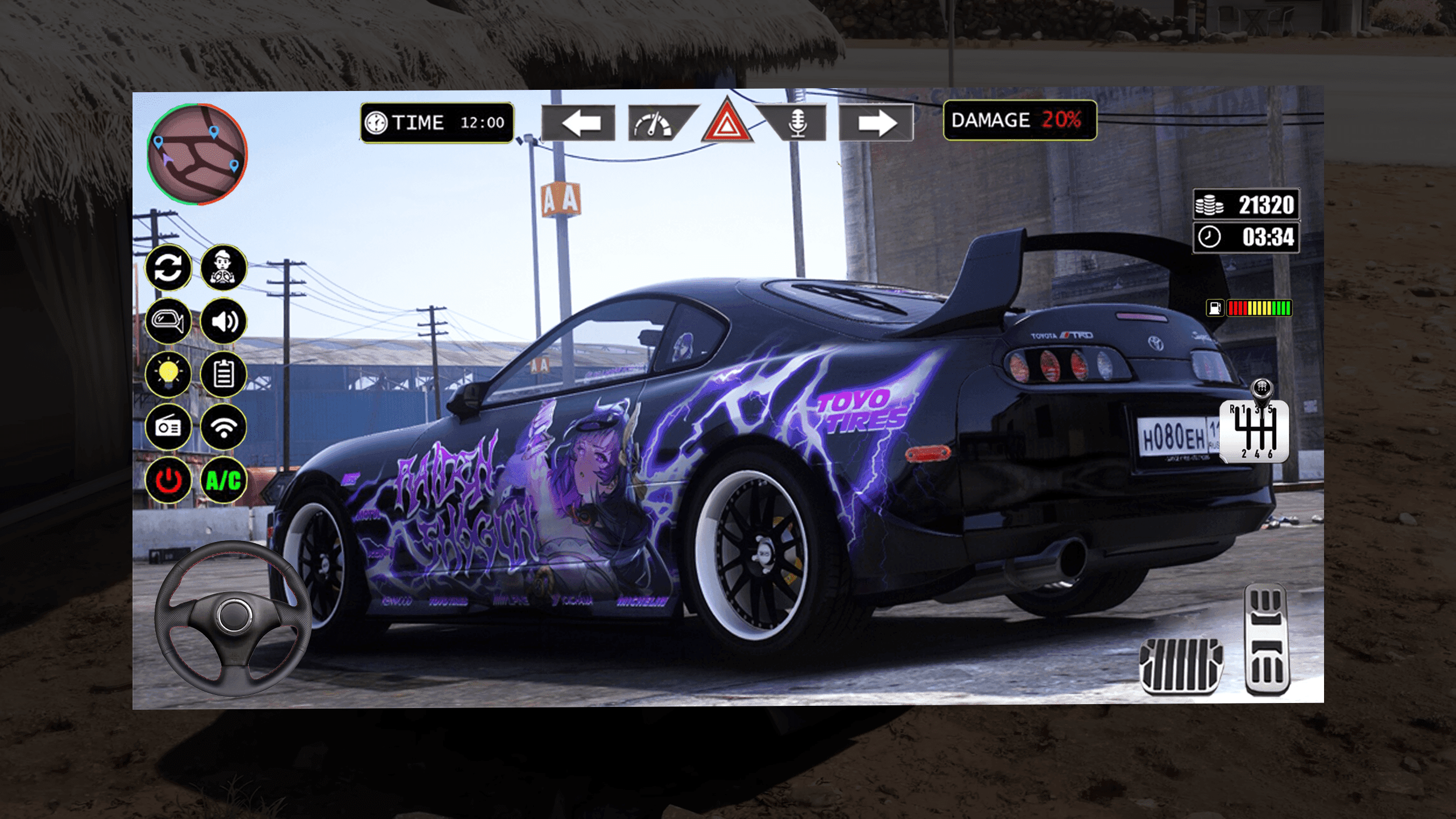This screenshot has width=1456, height=819.
Task: Tap the tall accelerator pedal
Action: point(1267,640)
